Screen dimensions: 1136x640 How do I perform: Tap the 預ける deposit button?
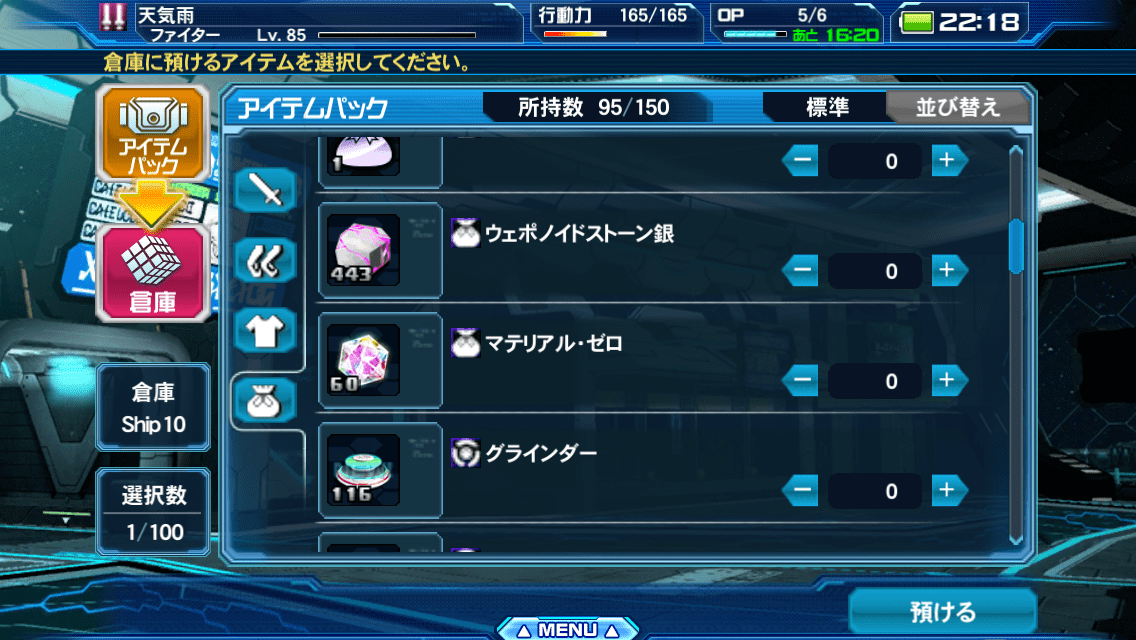pos(942,611)
